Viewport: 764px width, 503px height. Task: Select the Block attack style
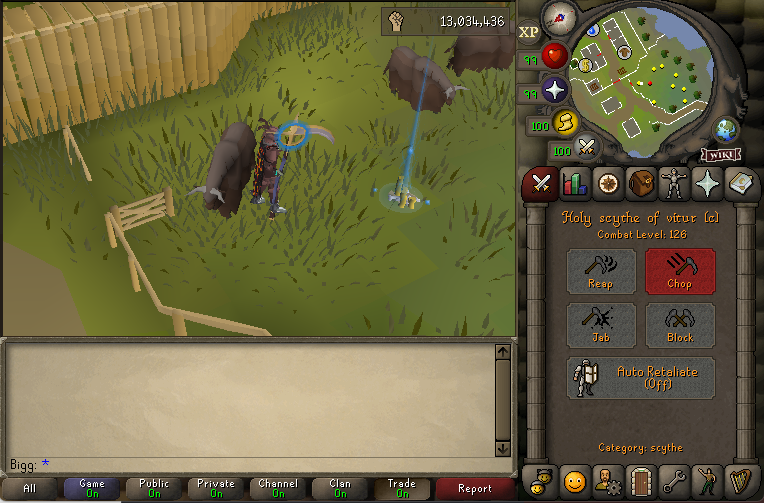click(680, 326)
